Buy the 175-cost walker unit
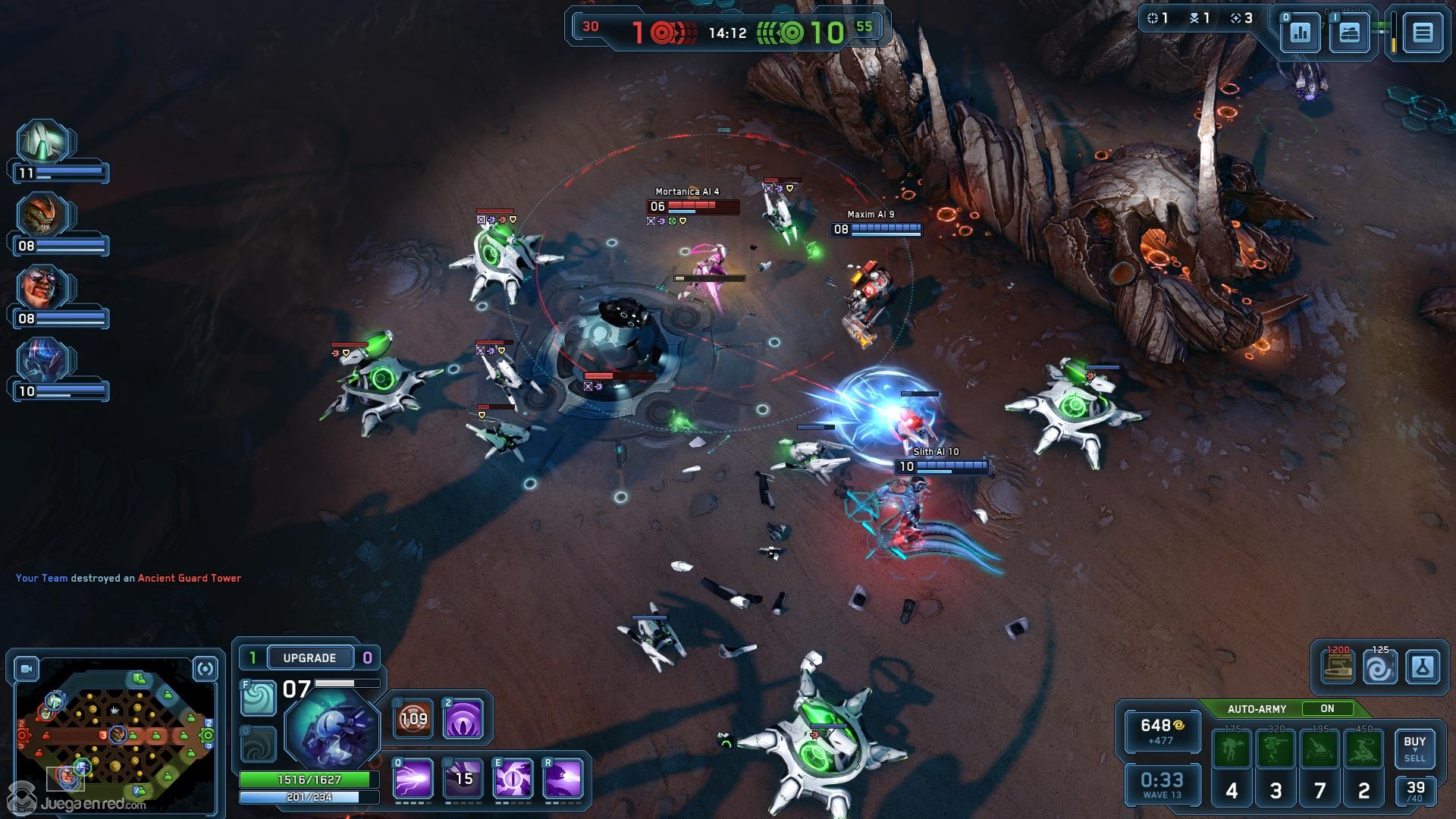 [x=1232, y=749]
